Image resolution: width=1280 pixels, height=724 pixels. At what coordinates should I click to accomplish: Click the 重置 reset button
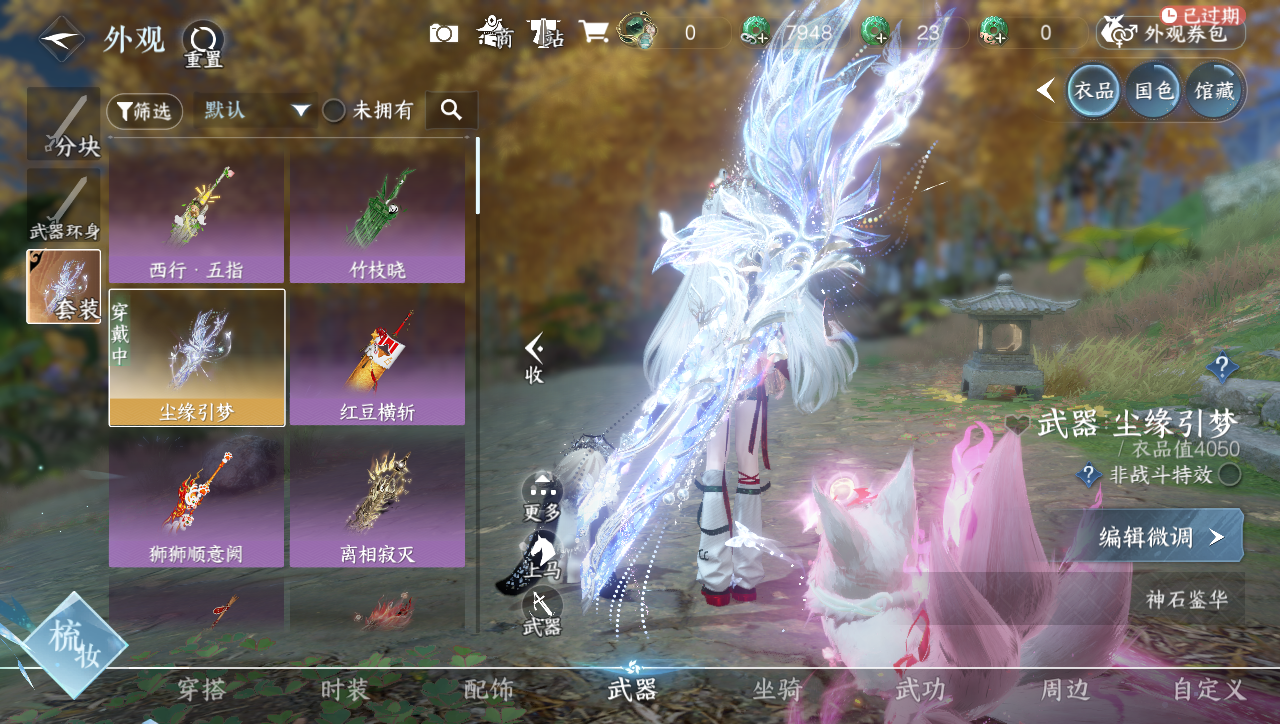(x=203, y=44)
